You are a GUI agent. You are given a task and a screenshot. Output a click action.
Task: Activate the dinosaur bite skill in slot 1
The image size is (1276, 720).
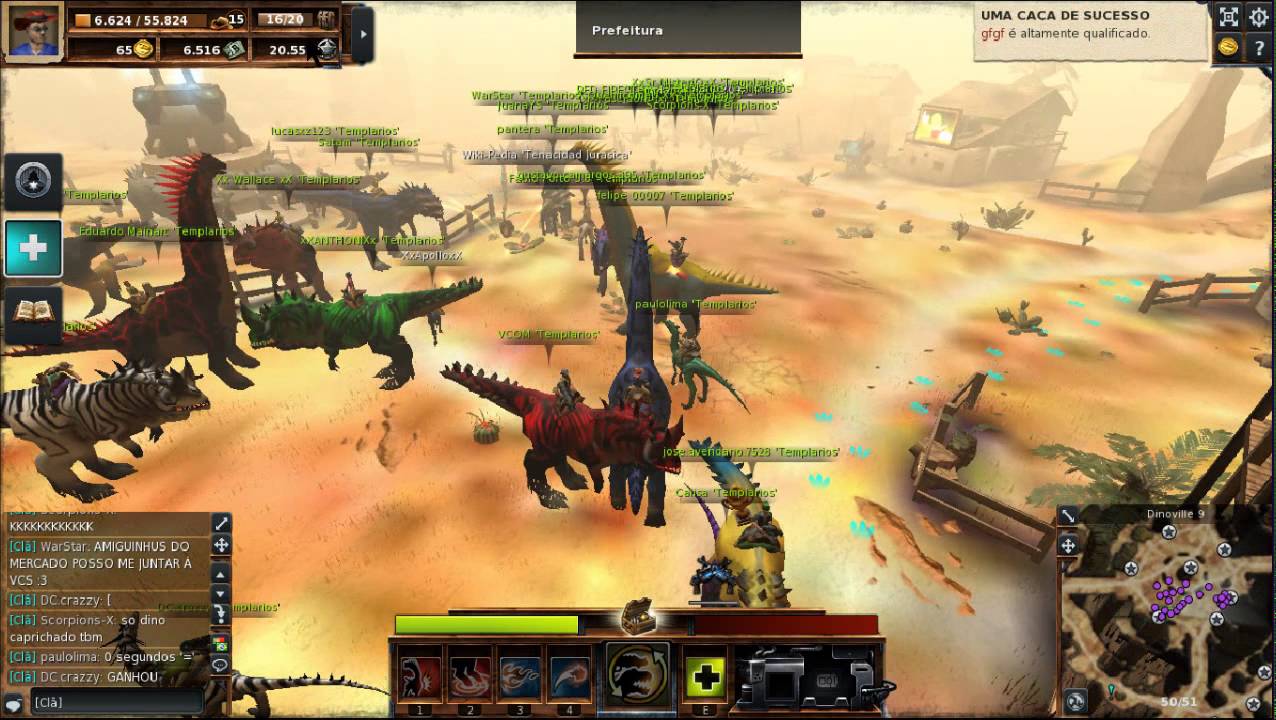[420, 677]
